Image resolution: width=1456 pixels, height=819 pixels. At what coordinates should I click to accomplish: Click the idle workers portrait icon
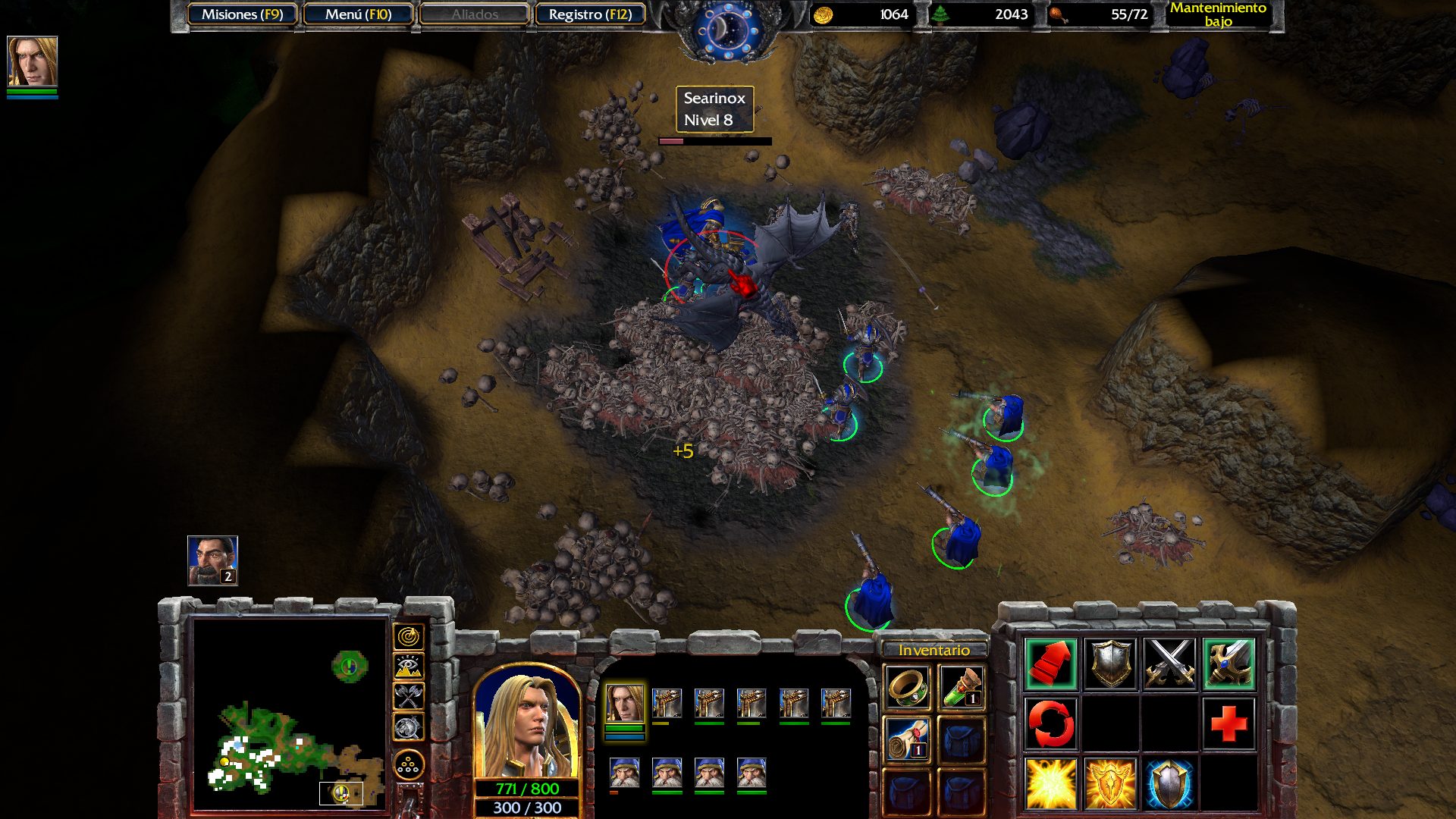click(212, 560)
